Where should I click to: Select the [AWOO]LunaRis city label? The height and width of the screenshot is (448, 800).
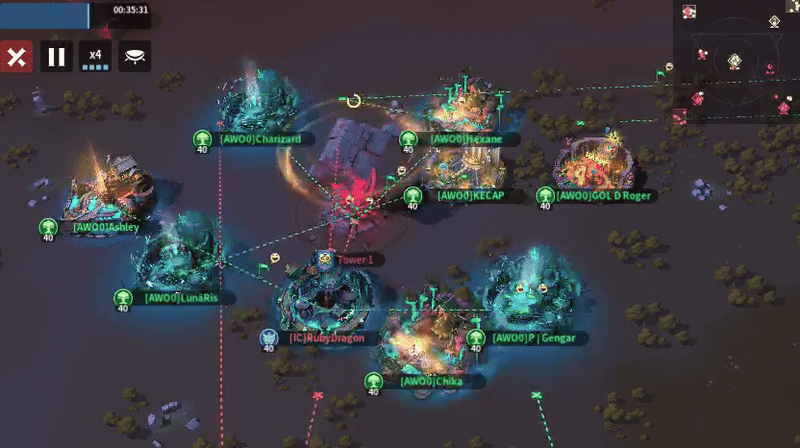[181, 297]
